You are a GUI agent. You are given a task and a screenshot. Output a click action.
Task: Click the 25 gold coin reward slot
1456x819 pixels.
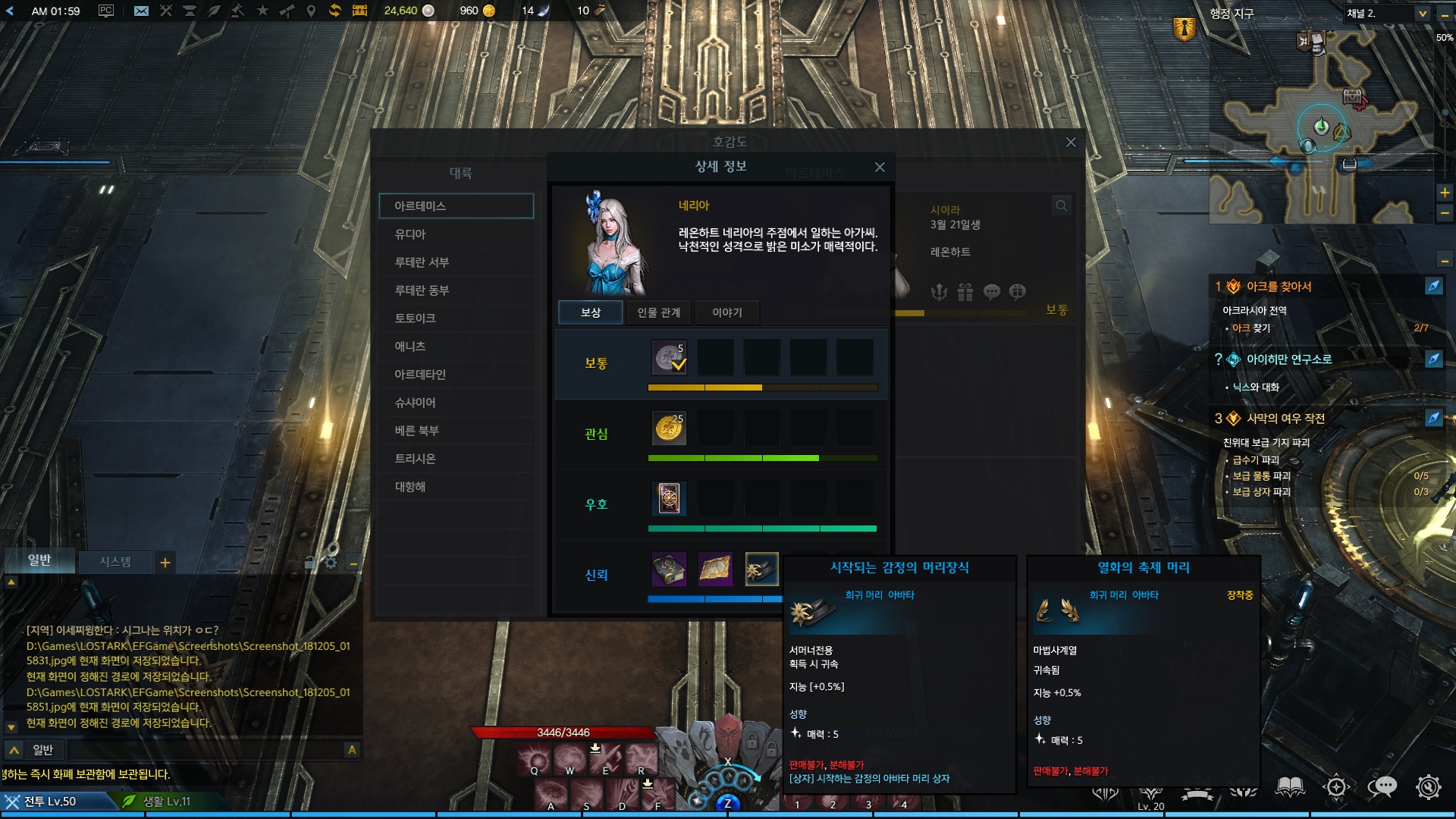(669, 428)
